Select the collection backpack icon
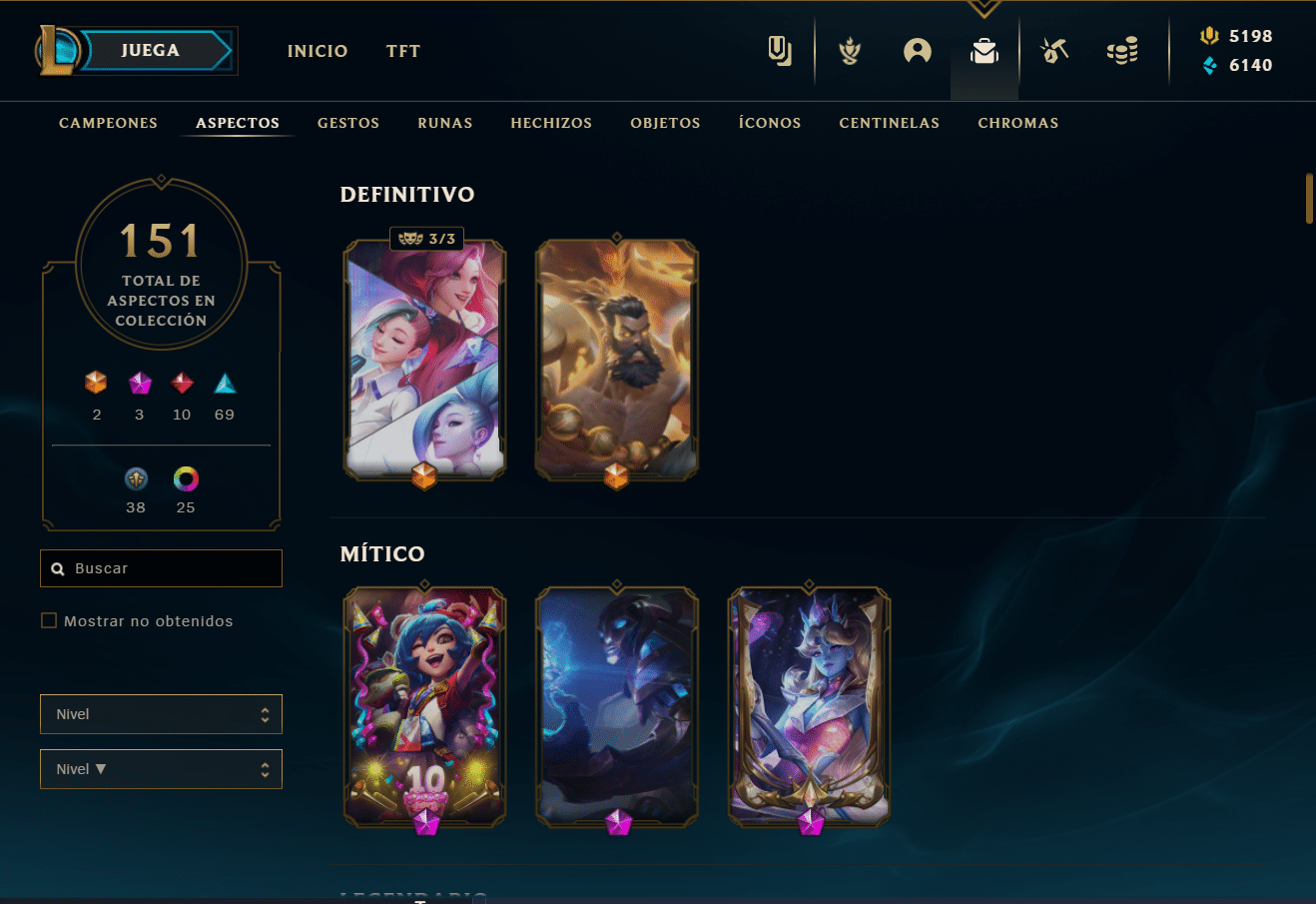 point(984,50)
